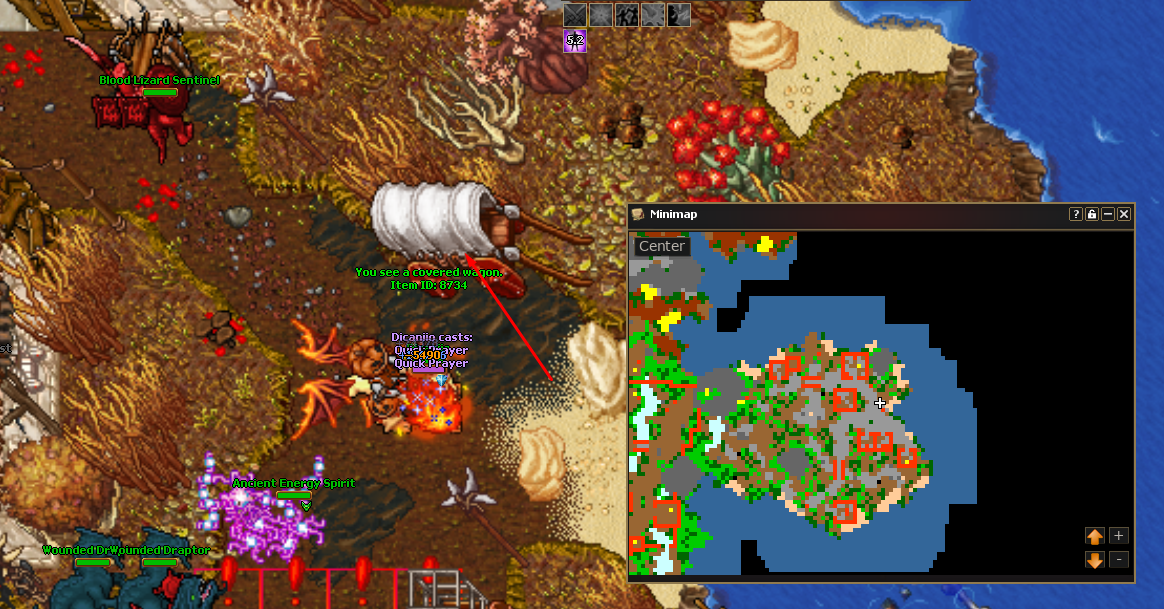Zoom in the minimap with plus button

(x=1119, y=536)
